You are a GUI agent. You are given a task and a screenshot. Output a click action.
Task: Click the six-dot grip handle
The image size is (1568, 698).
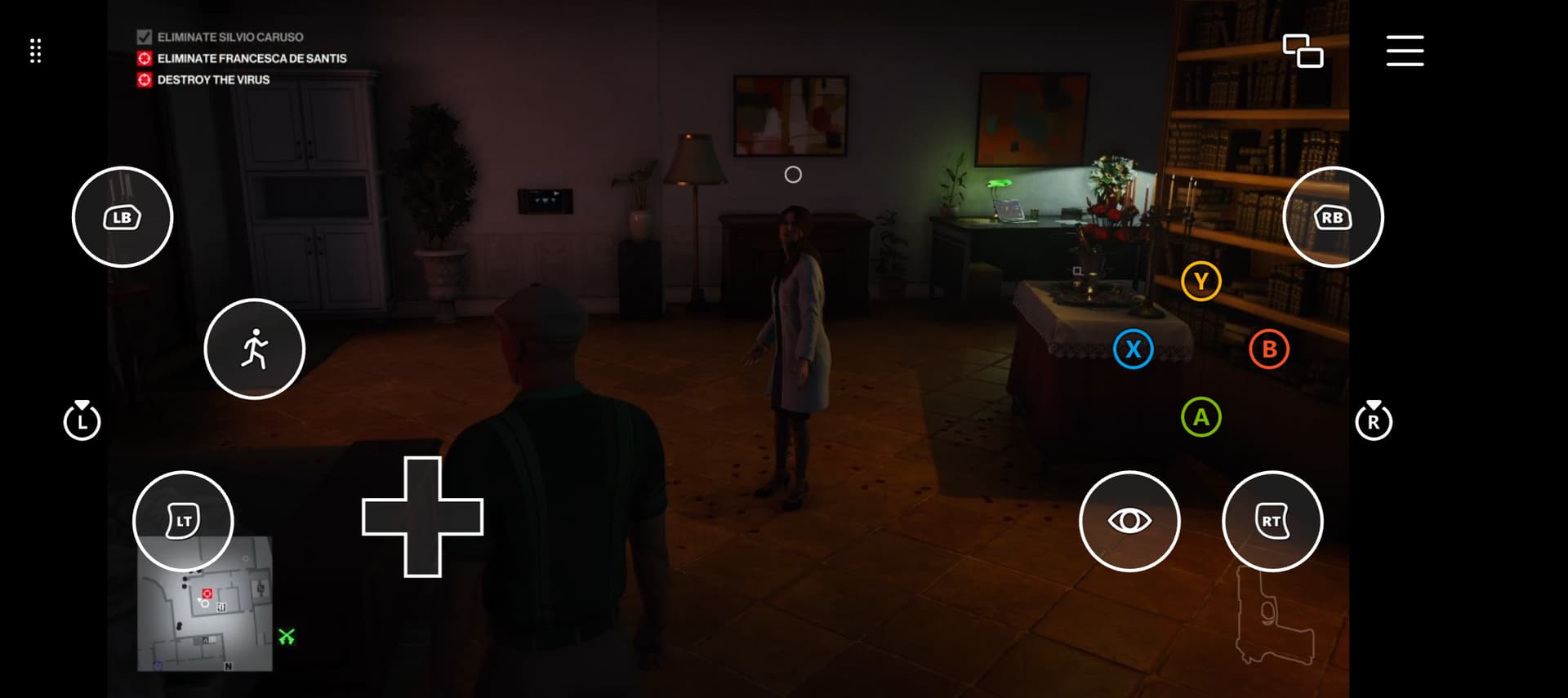[35, 51]
